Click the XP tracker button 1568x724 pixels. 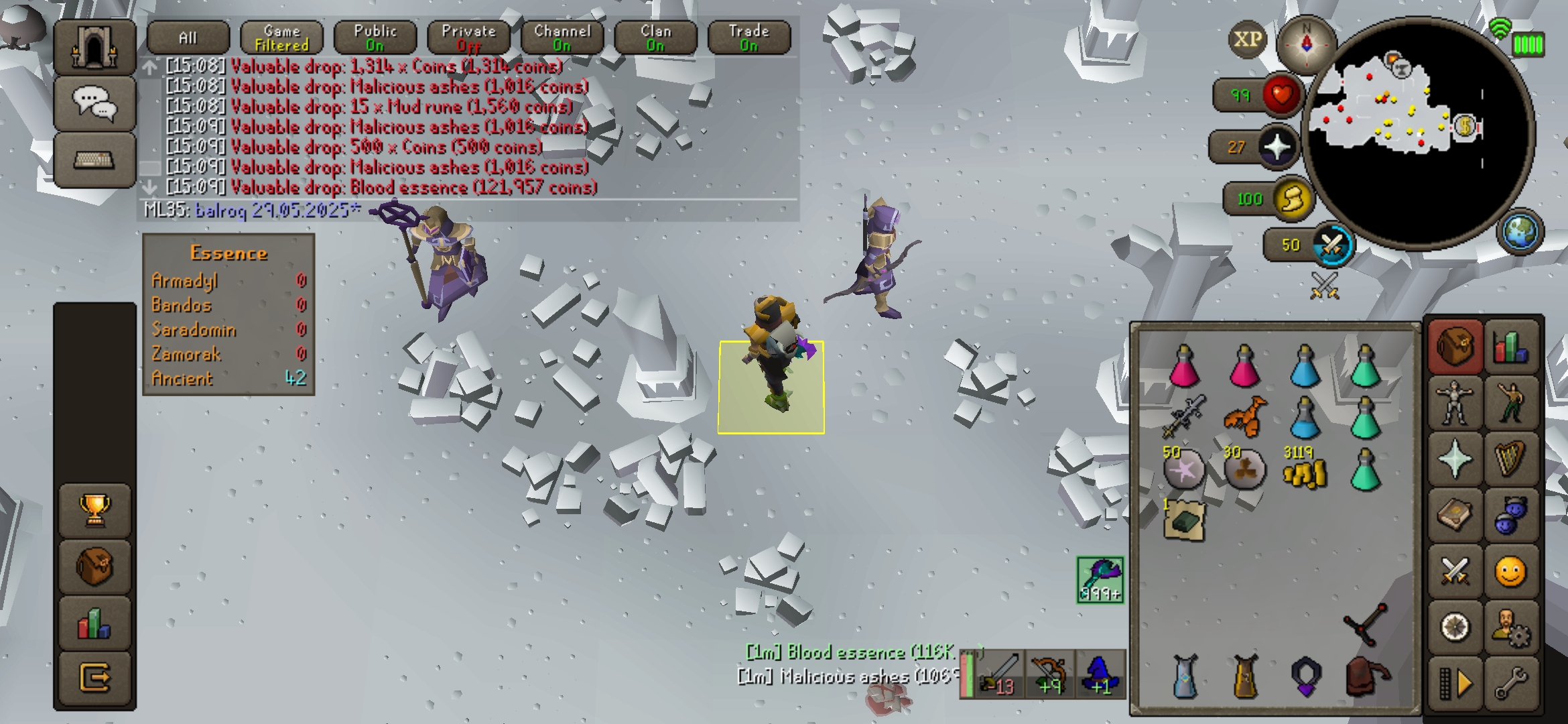[x=1247, y=40]
